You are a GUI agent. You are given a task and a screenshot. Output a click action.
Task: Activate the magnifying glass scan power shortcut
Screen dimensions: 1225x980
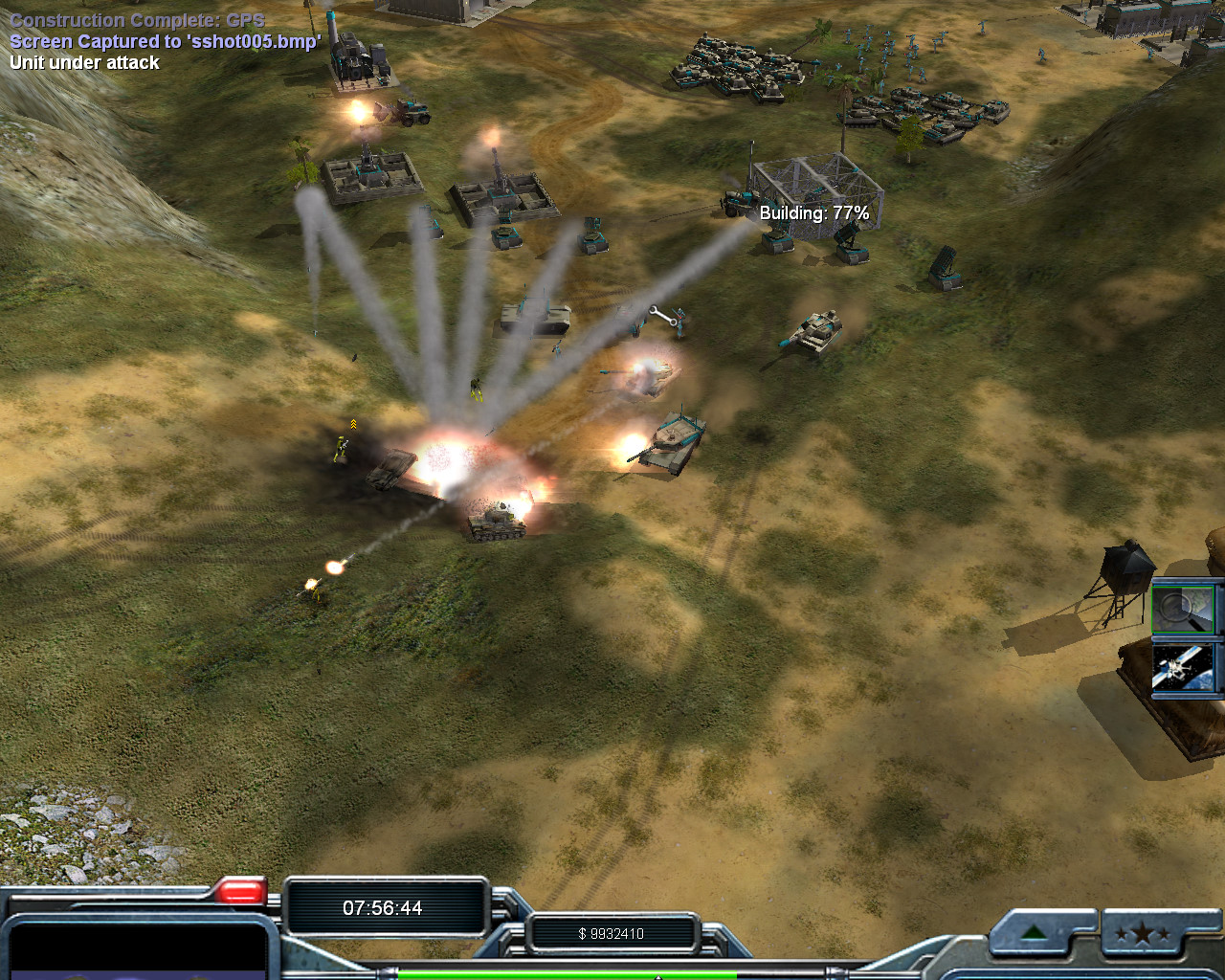1185,608
